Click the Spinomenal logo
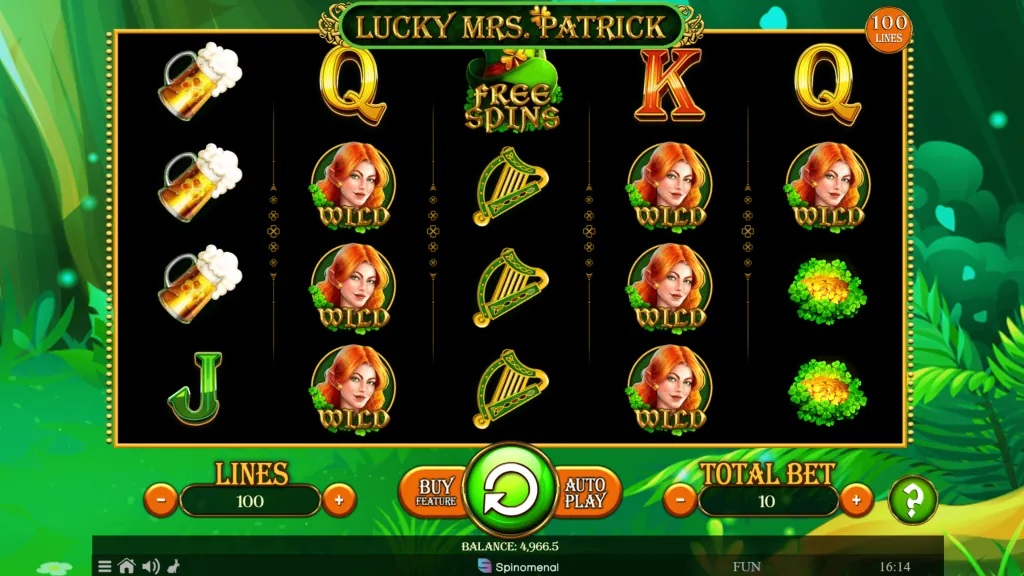Viewport: 1024px width, 576px height. pyautogui.click(x=517, y=566)
